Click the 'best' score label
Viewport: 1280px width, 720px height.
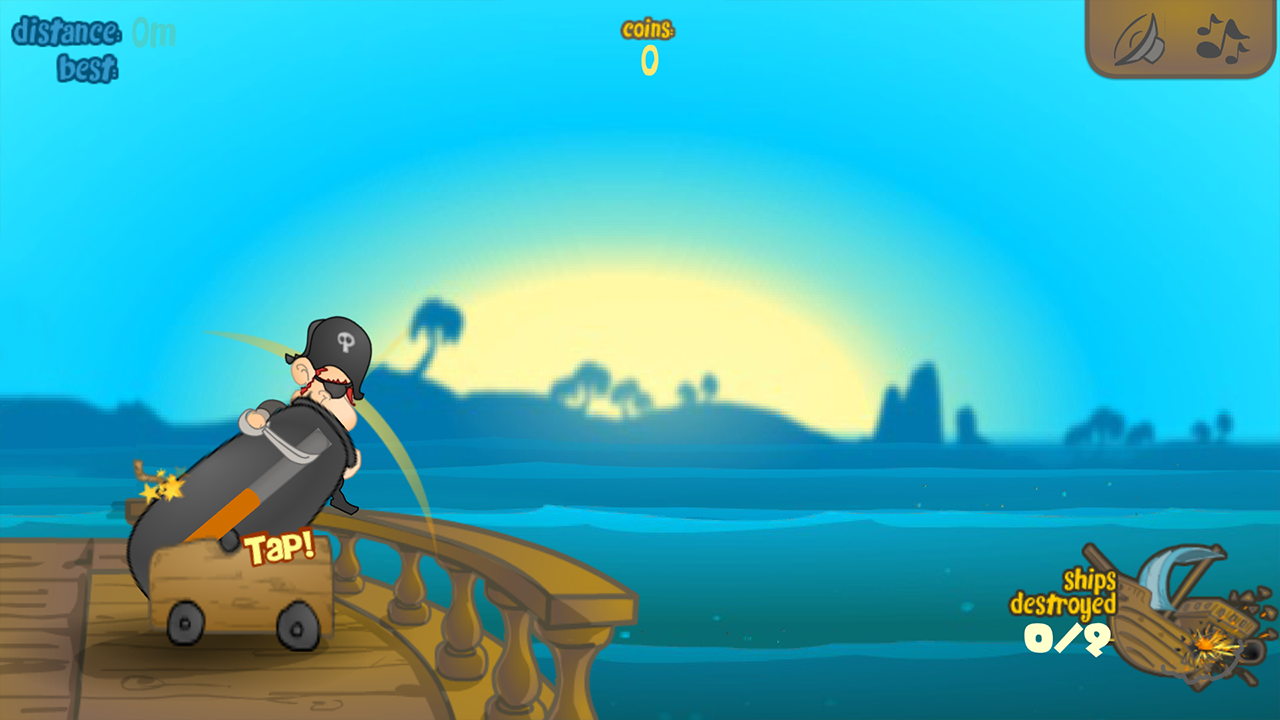[90, 67]
